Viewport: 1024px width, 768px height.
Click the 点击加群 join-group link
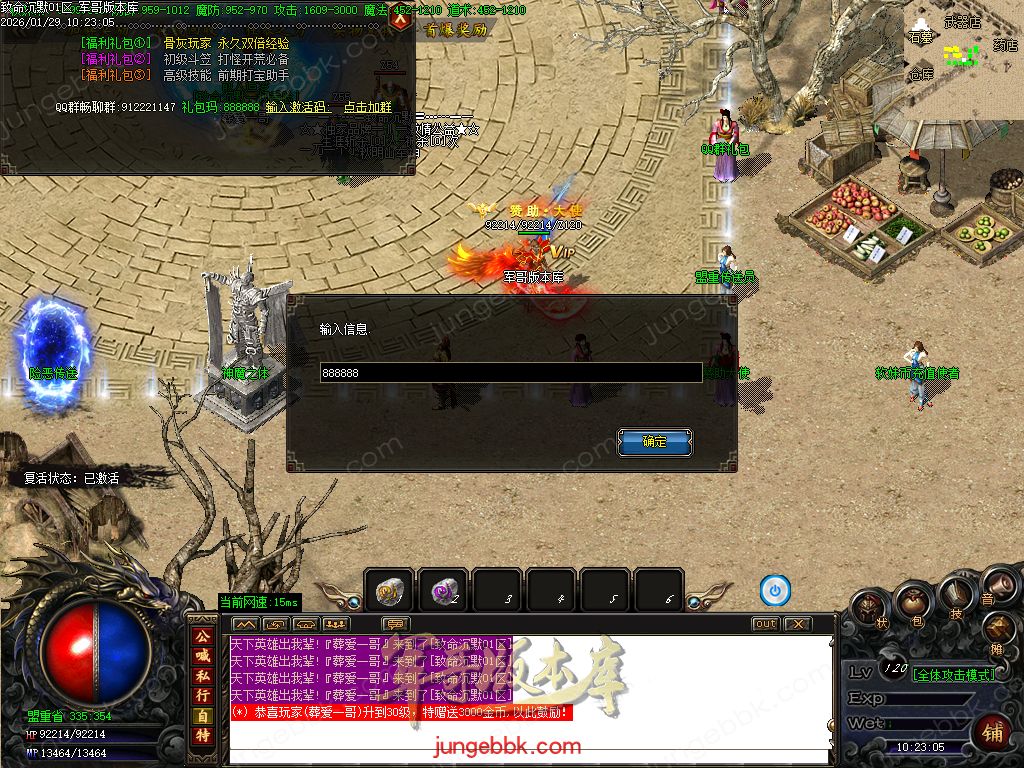367,107
